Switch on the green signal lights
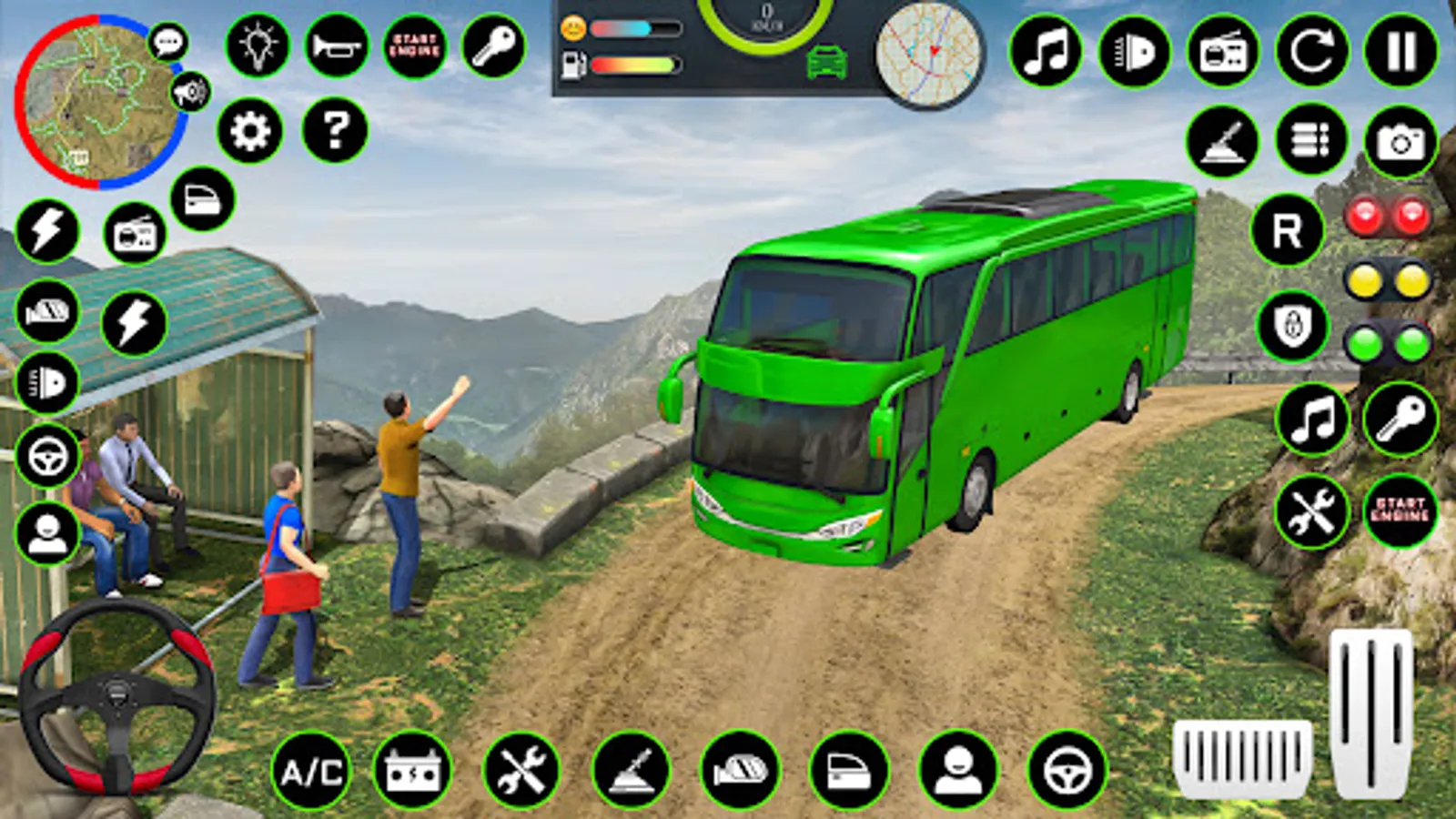 (1388, 344)
